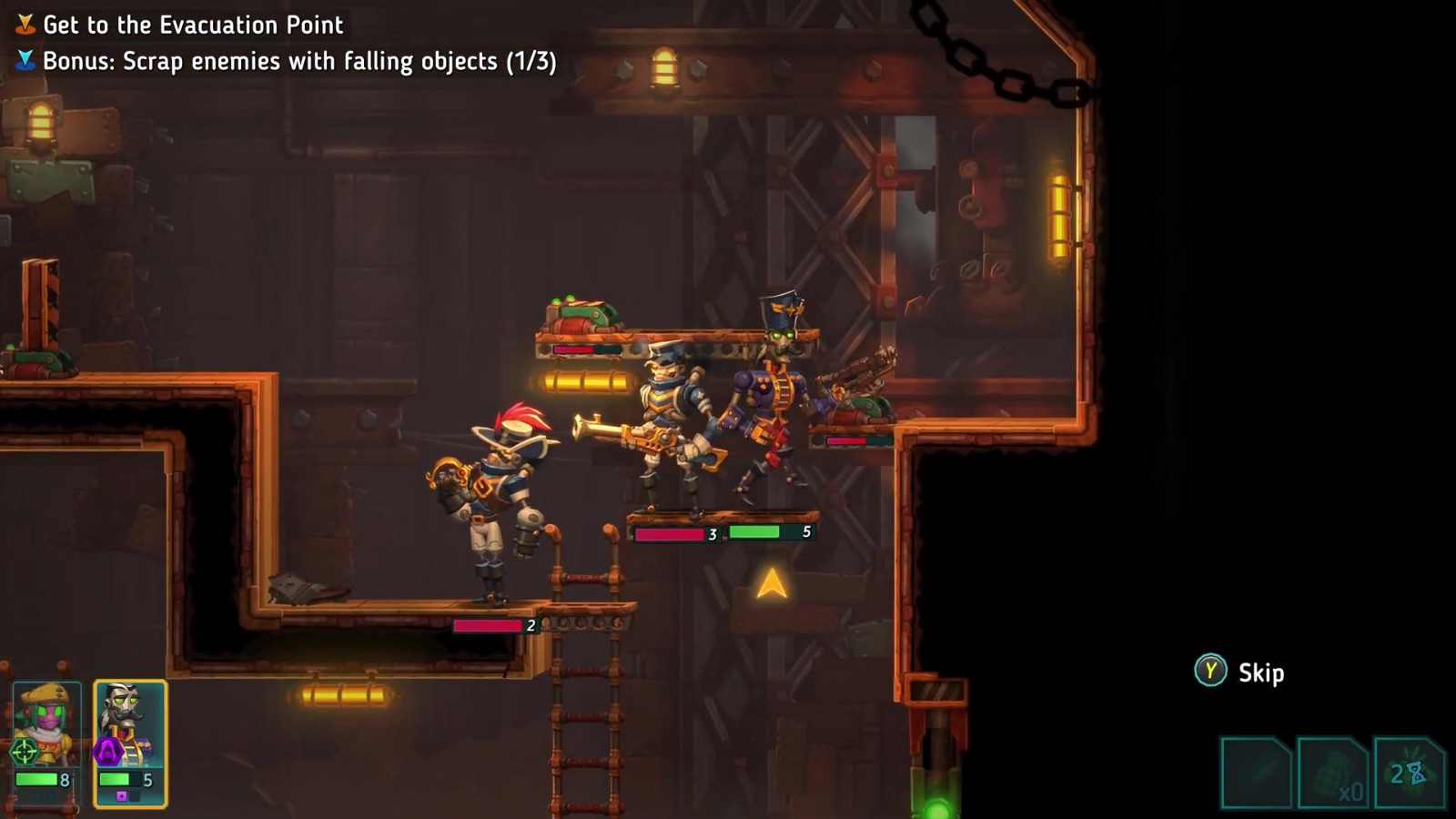
Task: Activate the grenade ability slot
Action: (x=1332, y=773)
